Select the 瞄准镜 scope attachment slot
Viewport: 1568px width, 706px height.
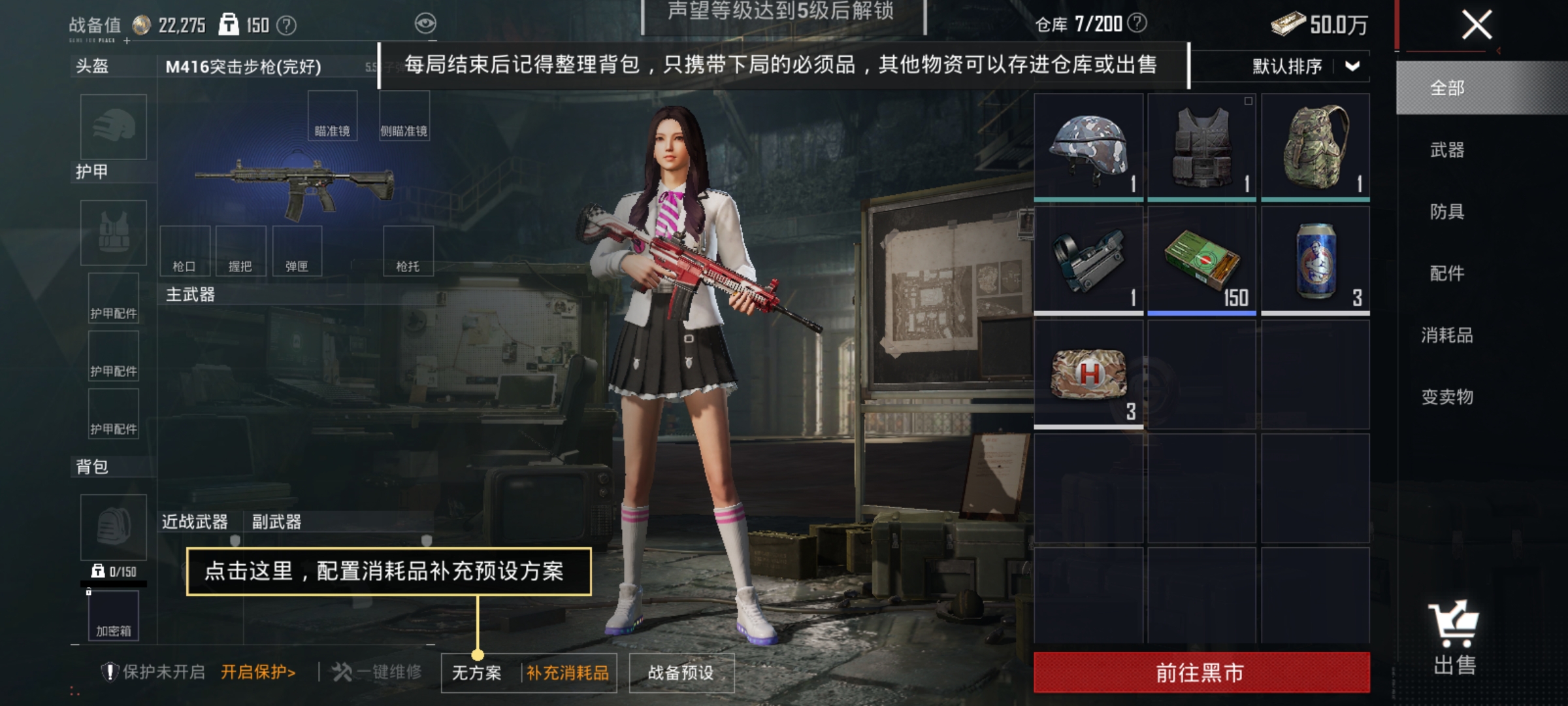[334, 115]
